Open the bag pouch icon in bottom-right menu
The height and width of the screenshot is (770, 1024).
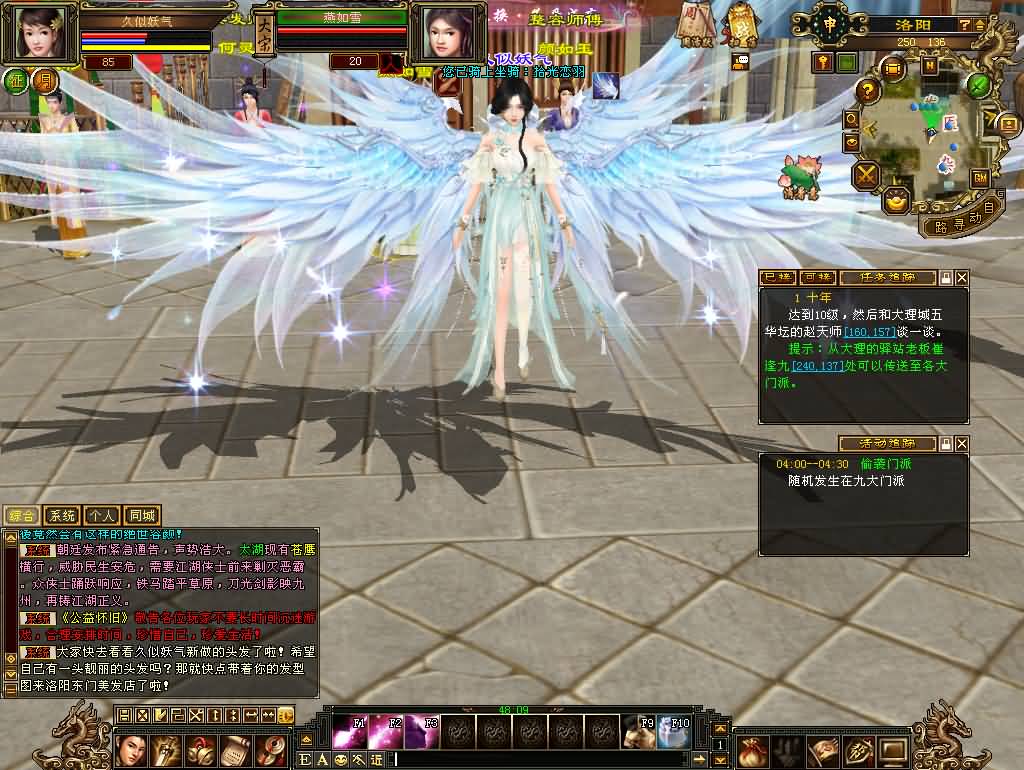pos(755,750)
